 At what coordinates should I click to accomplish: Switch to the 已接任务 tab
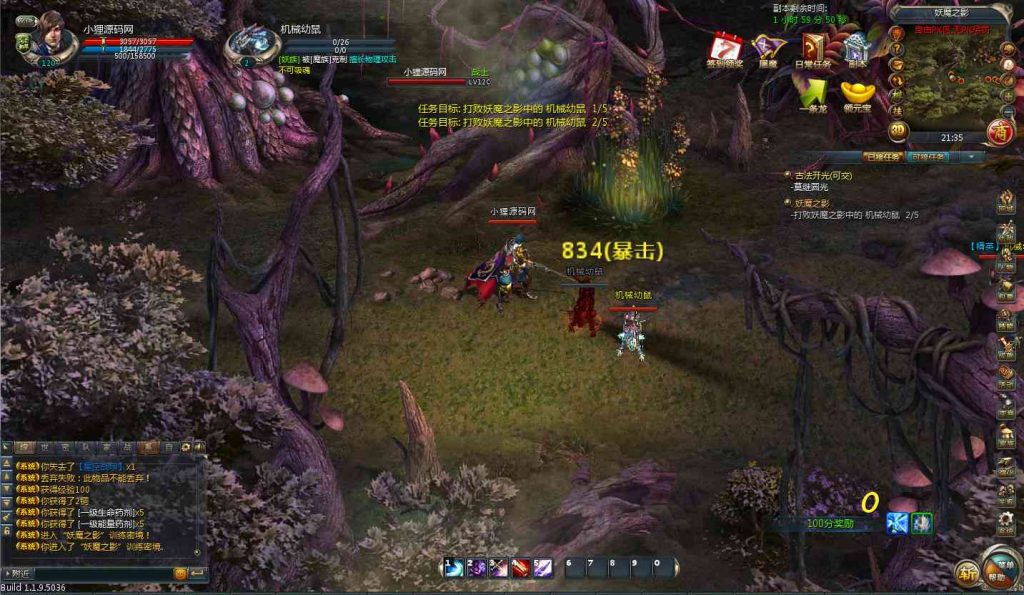click(883, 157)
